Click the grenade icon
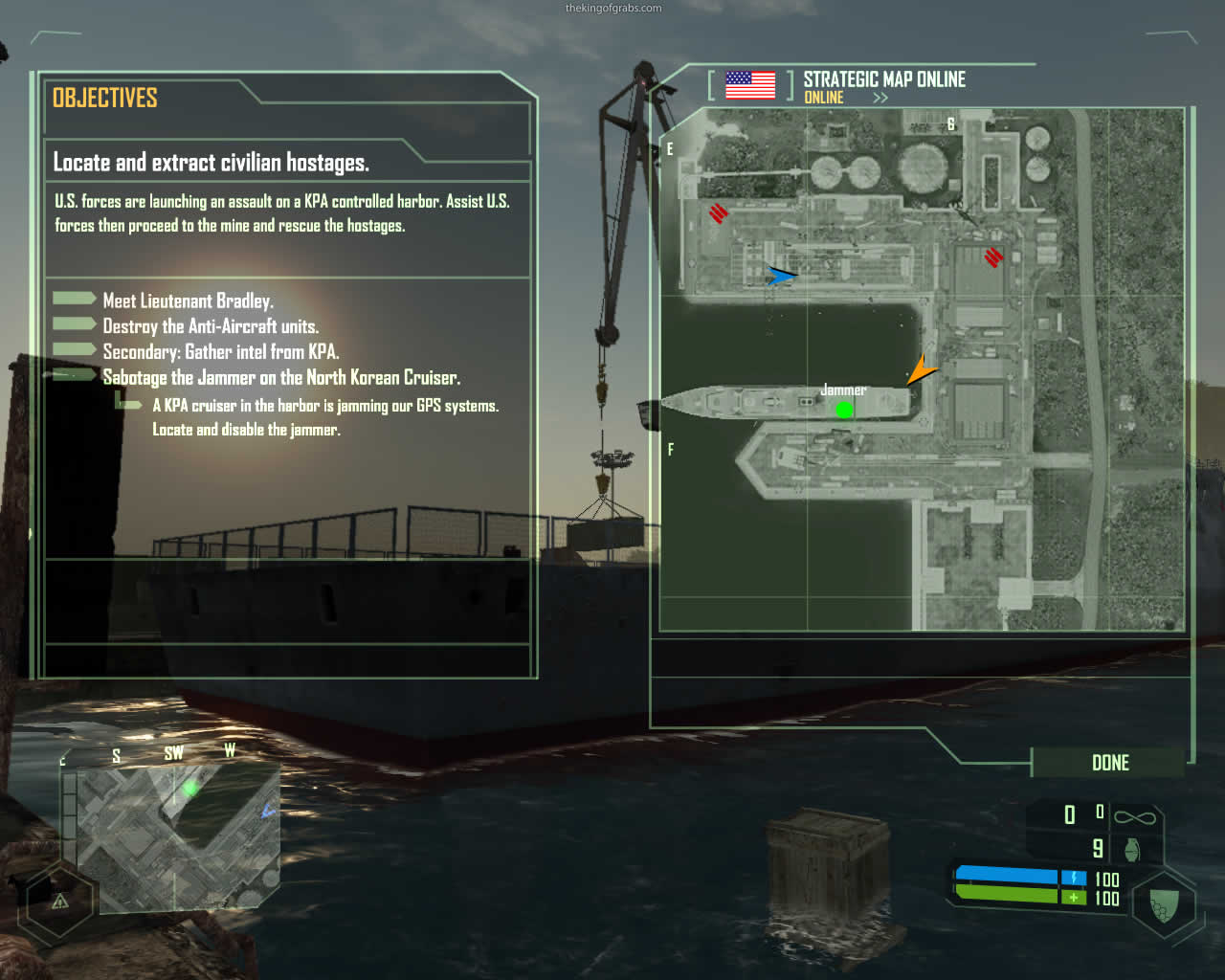Image resolution: width=1225 pixels, height=980 pixels. (x=1132, y=849)
